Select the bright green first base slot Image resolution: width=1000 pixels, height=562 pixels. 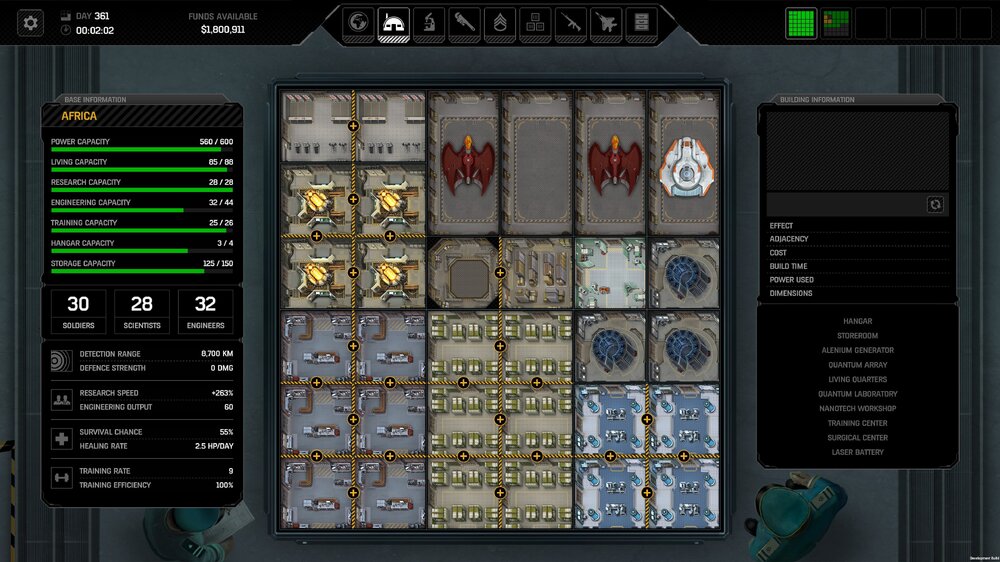(x=801, y=23)
